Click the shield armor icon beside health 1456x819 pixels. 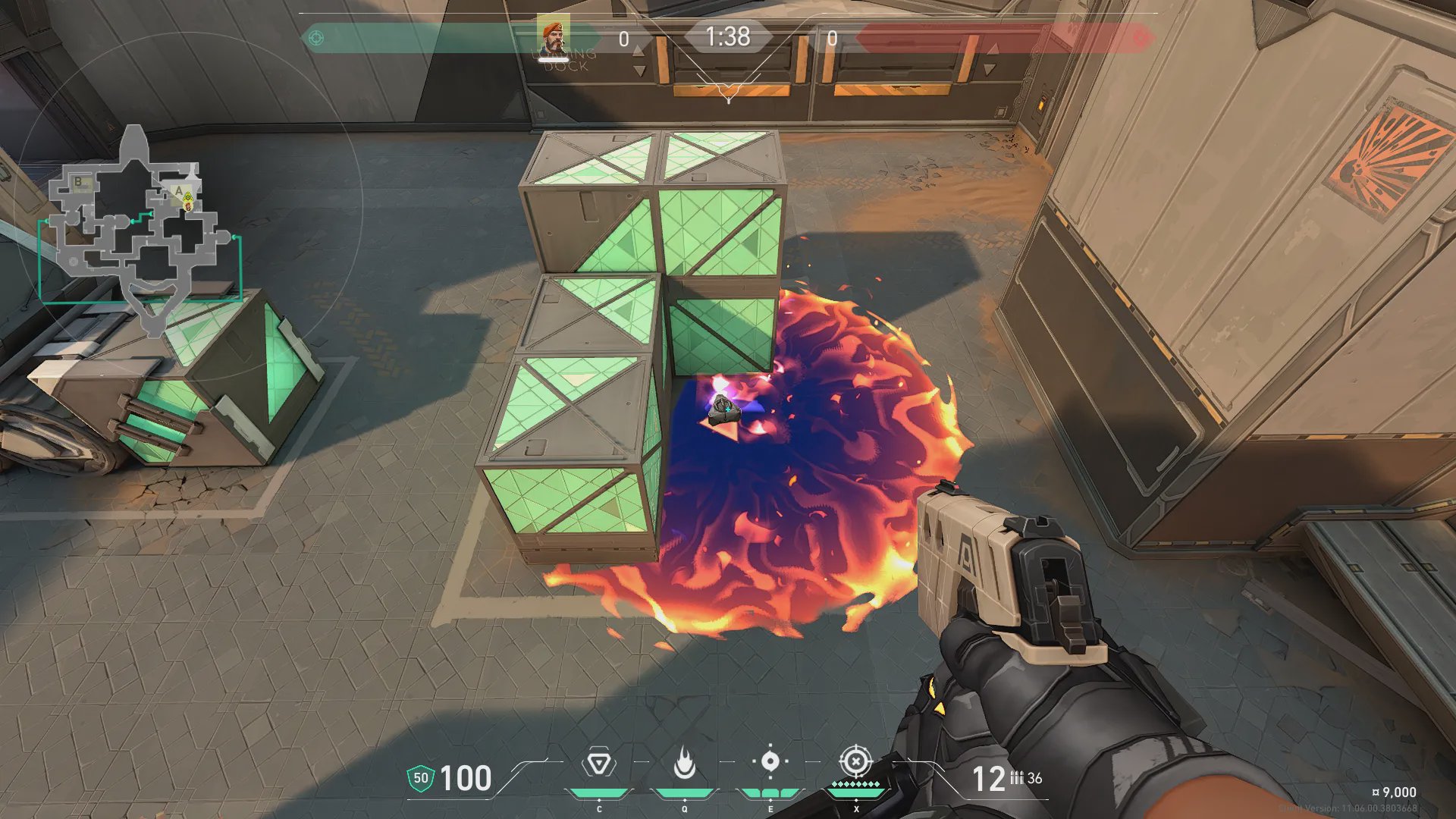tap(421, 779)
